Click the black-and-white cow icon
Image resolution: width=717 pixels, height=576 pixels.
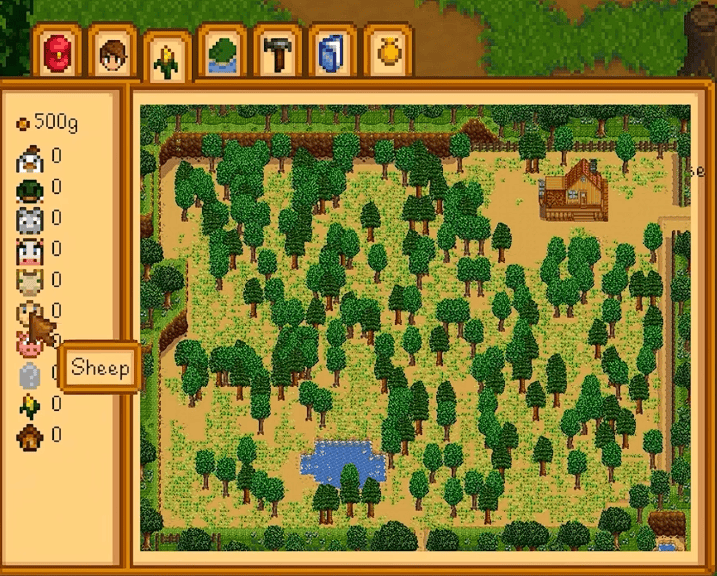[29, 249]
